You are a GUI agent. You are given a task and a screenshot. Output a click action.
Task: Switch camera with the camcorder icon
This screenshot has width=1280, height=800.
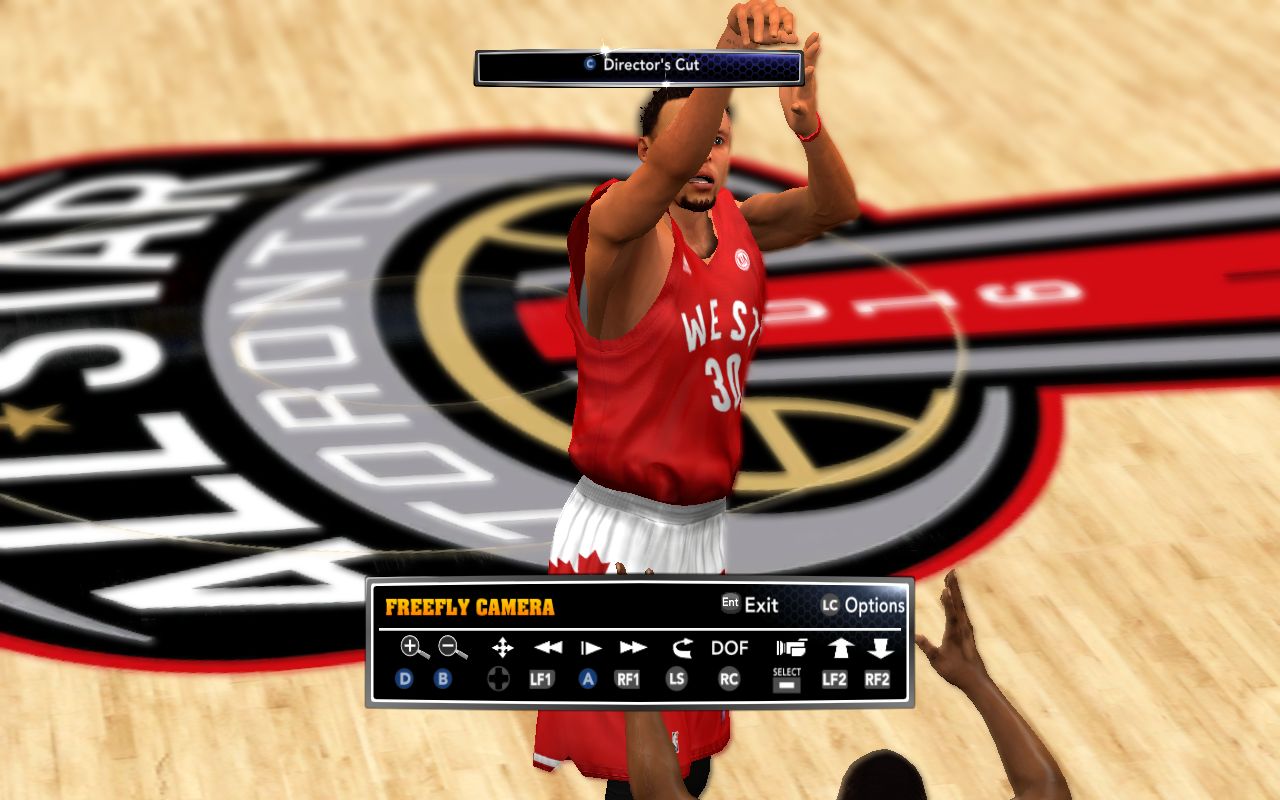790,648
